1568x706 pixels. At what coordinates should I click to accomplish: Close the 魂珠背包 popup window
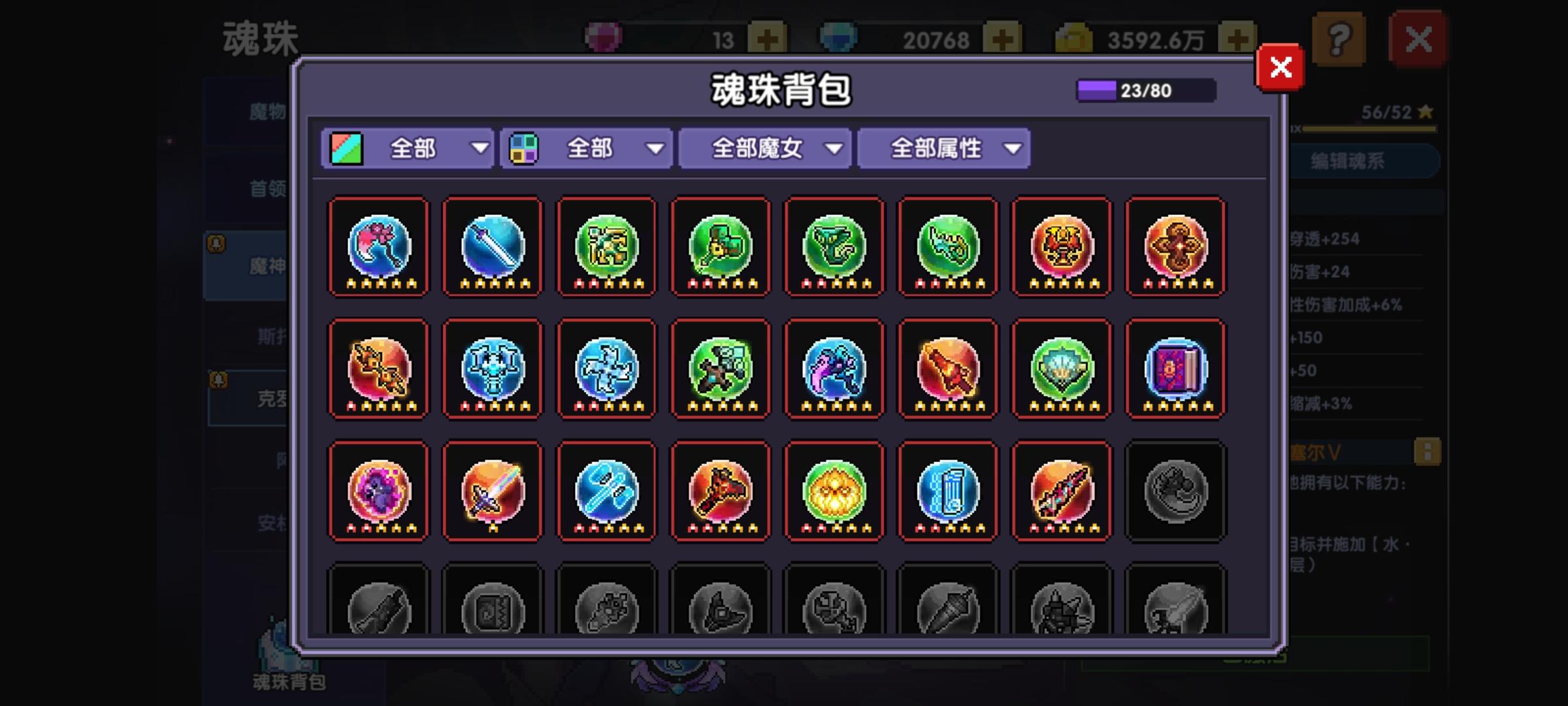1279,67
